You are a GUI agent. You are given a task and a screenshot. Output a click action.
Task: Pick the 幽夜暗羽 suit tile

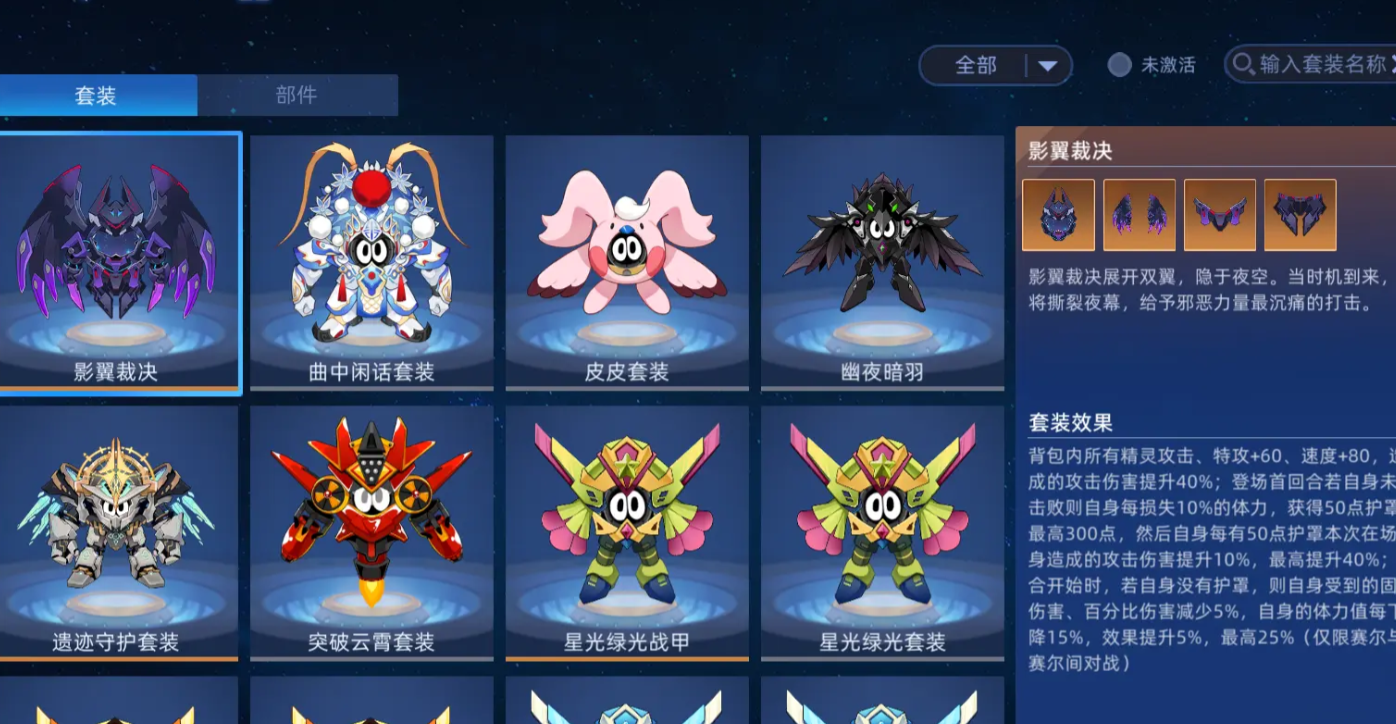[x=882, y=262]
